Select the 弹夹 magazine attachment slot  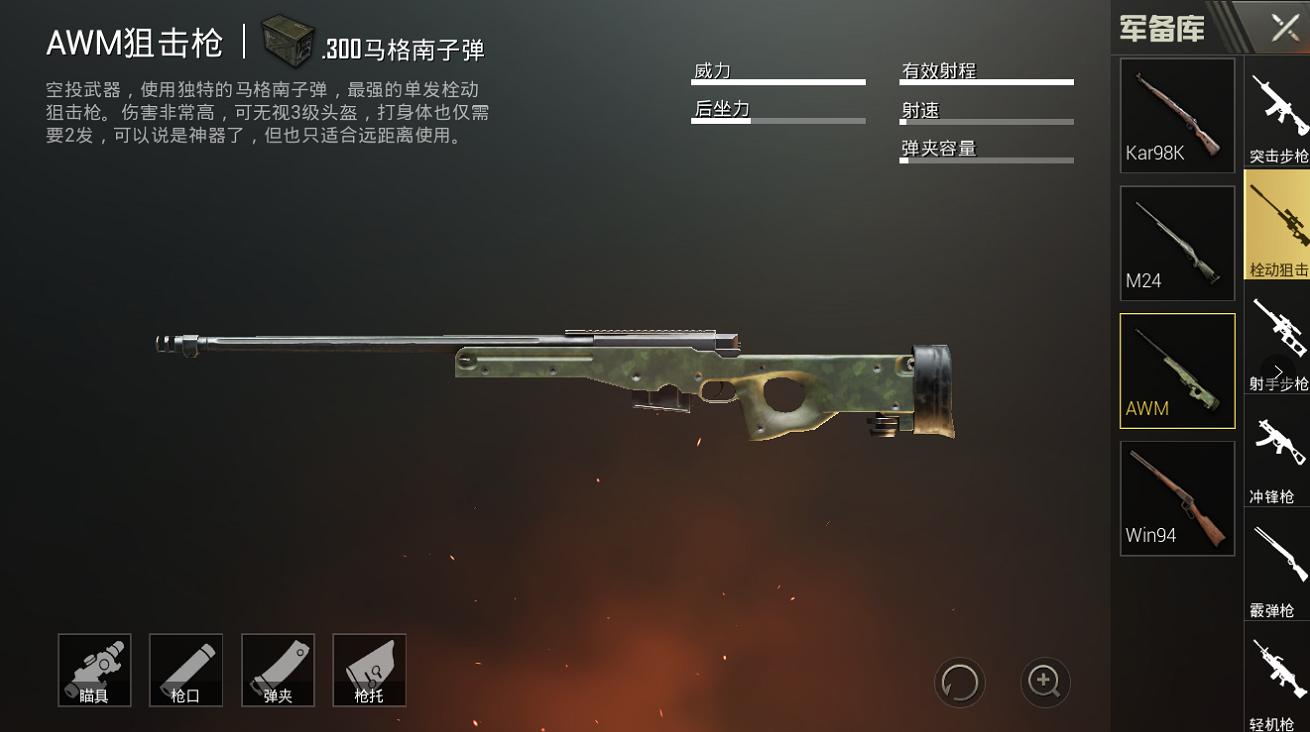coord(278,670)
